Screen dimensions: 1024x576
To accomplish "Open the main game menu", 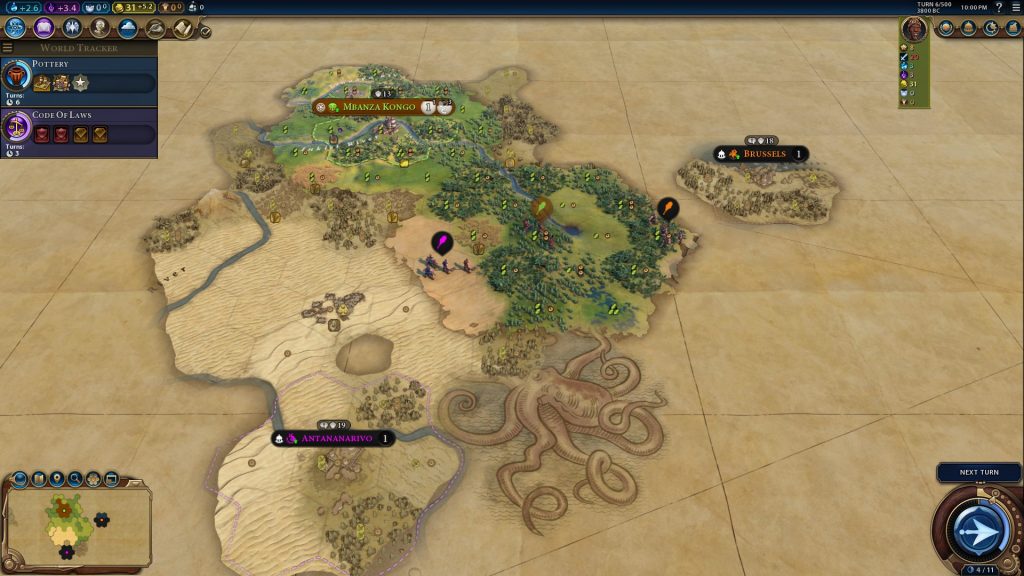I will pos(1015,7).
